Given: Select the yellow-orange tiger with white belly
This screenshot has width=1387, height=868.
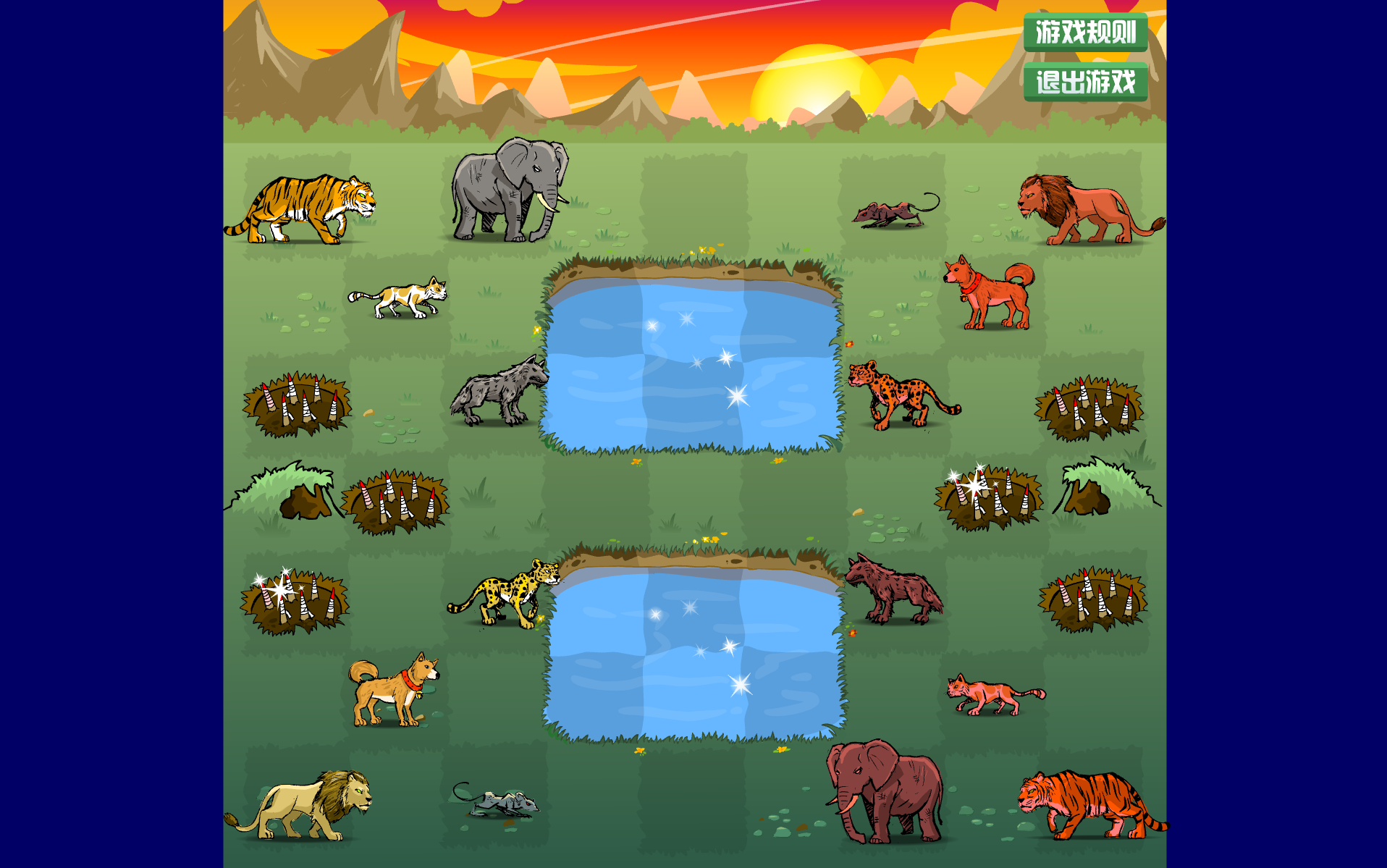Looking at the screenshot, I should click(x=300, y=208).
